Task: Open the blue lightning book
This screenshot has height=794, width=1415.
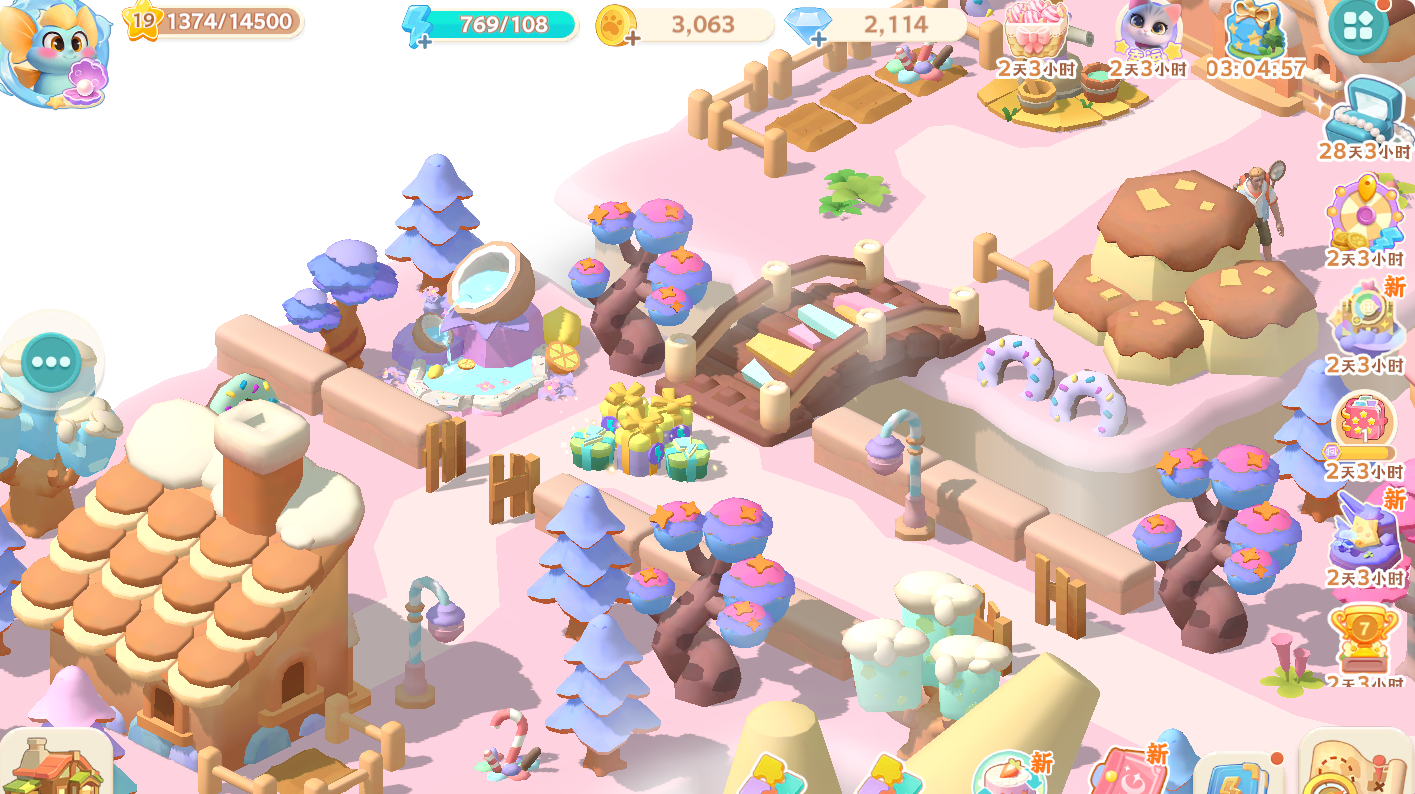Action: [1236, 775]
